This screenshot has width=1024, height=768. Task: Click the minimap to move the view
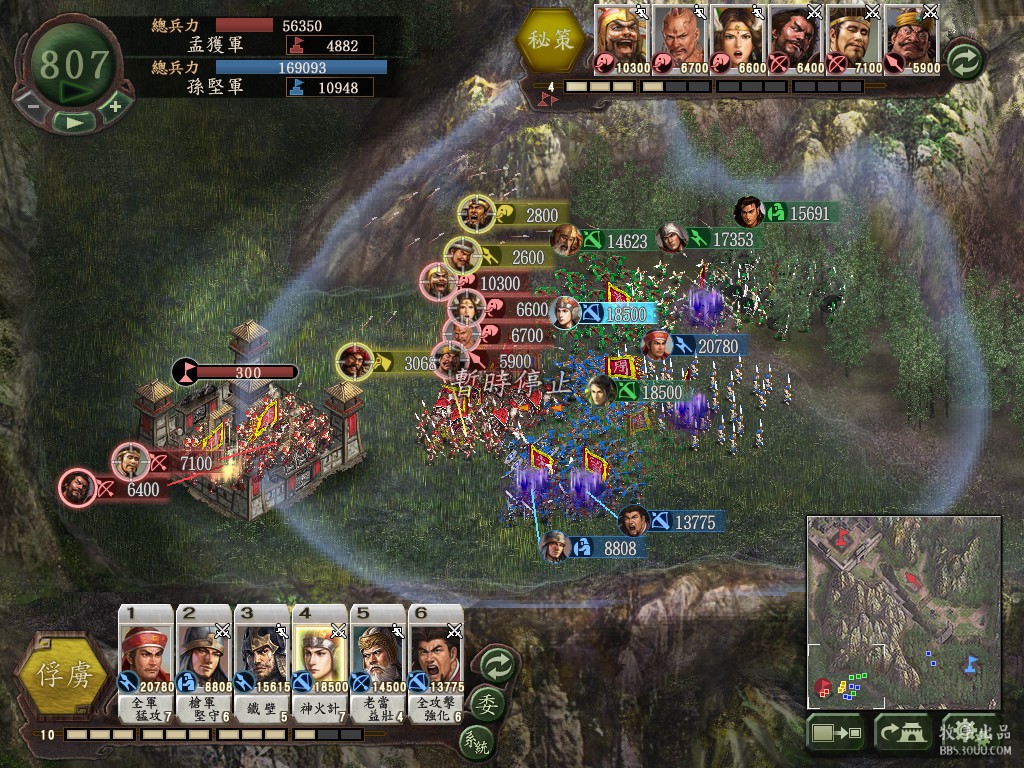[x=903, y=612]
